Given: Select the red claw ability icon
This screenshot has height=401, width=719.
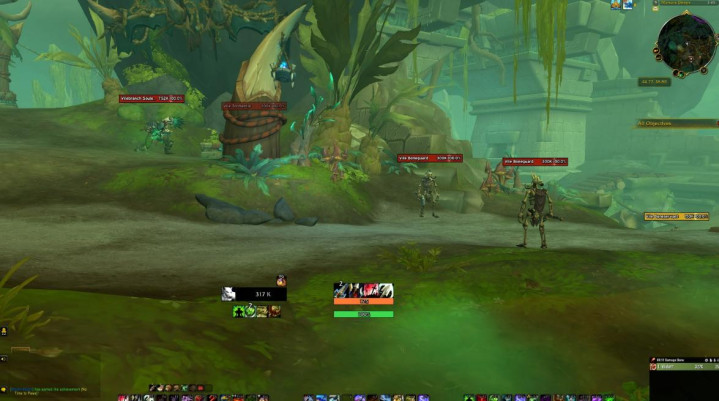Looking at the screenshot, I should tap(370, 289).
